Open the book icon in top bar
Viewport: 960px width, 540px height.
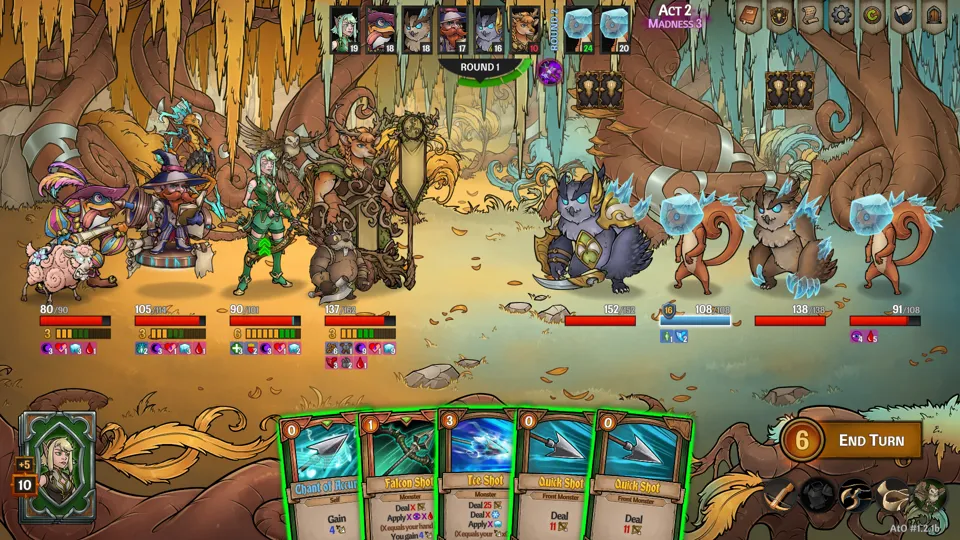[748, 16]
